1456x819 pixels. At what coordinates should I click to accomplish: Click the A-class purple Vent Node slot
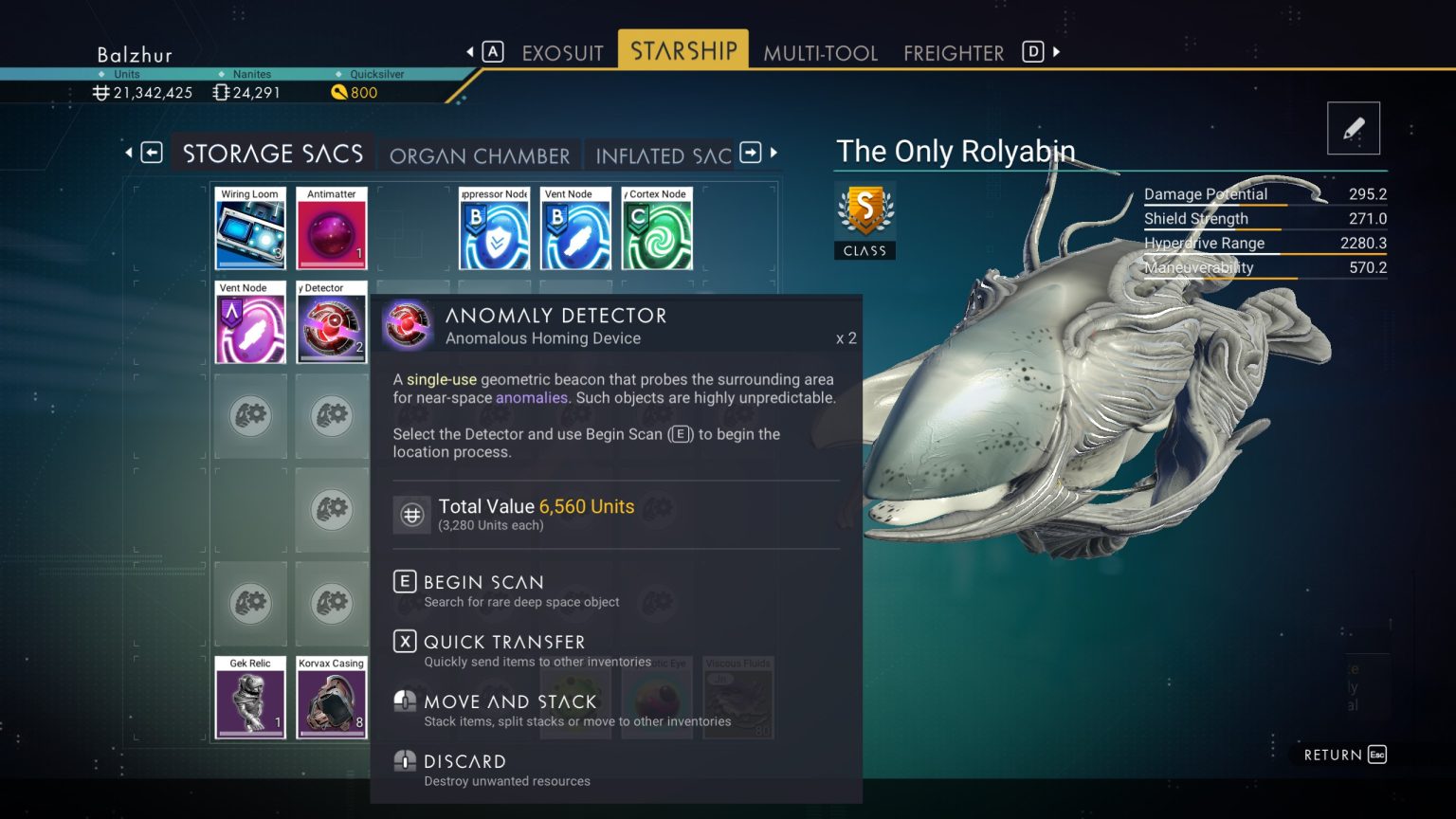pos(250,322)
